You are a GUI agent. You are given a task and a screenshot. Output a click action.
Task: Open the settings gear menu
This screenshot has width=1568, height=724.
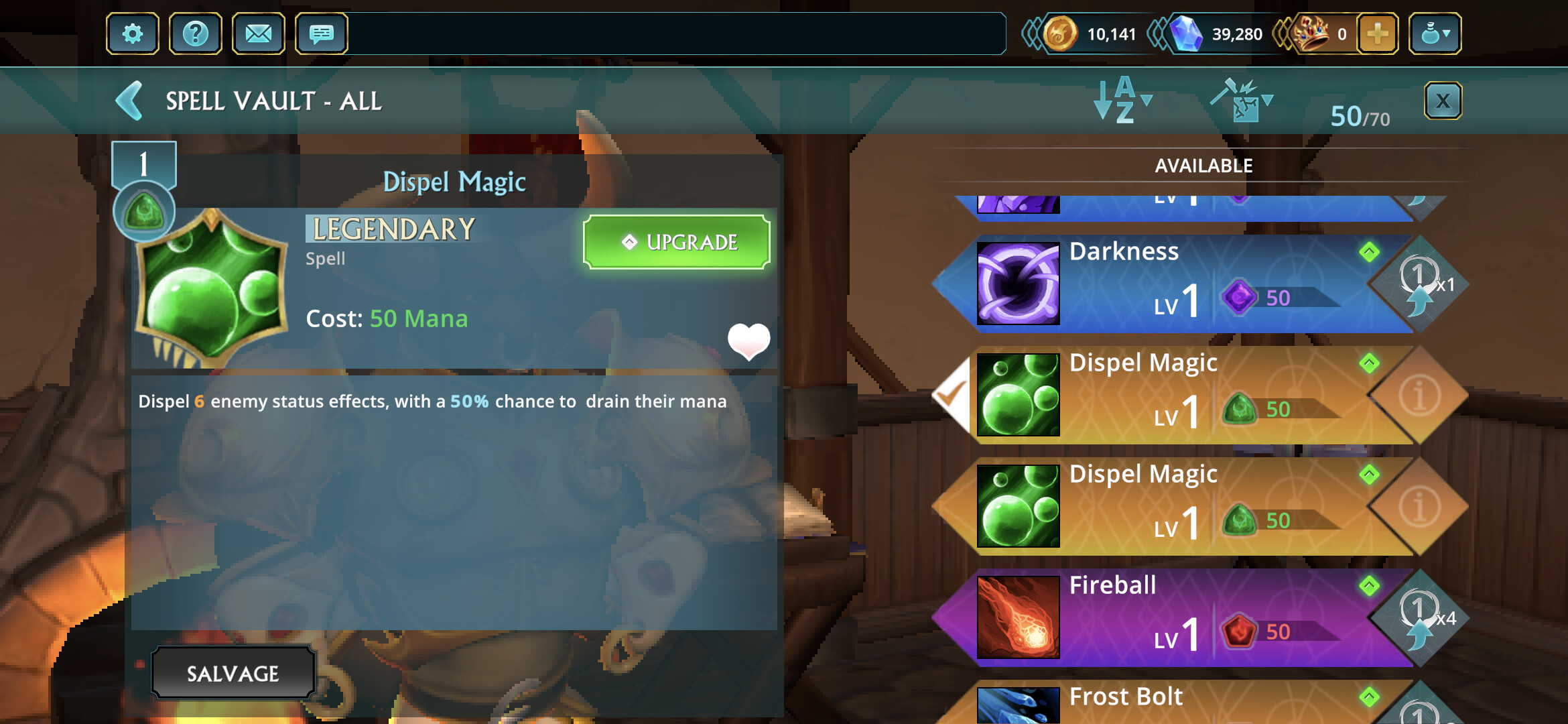tap(132, 34)
